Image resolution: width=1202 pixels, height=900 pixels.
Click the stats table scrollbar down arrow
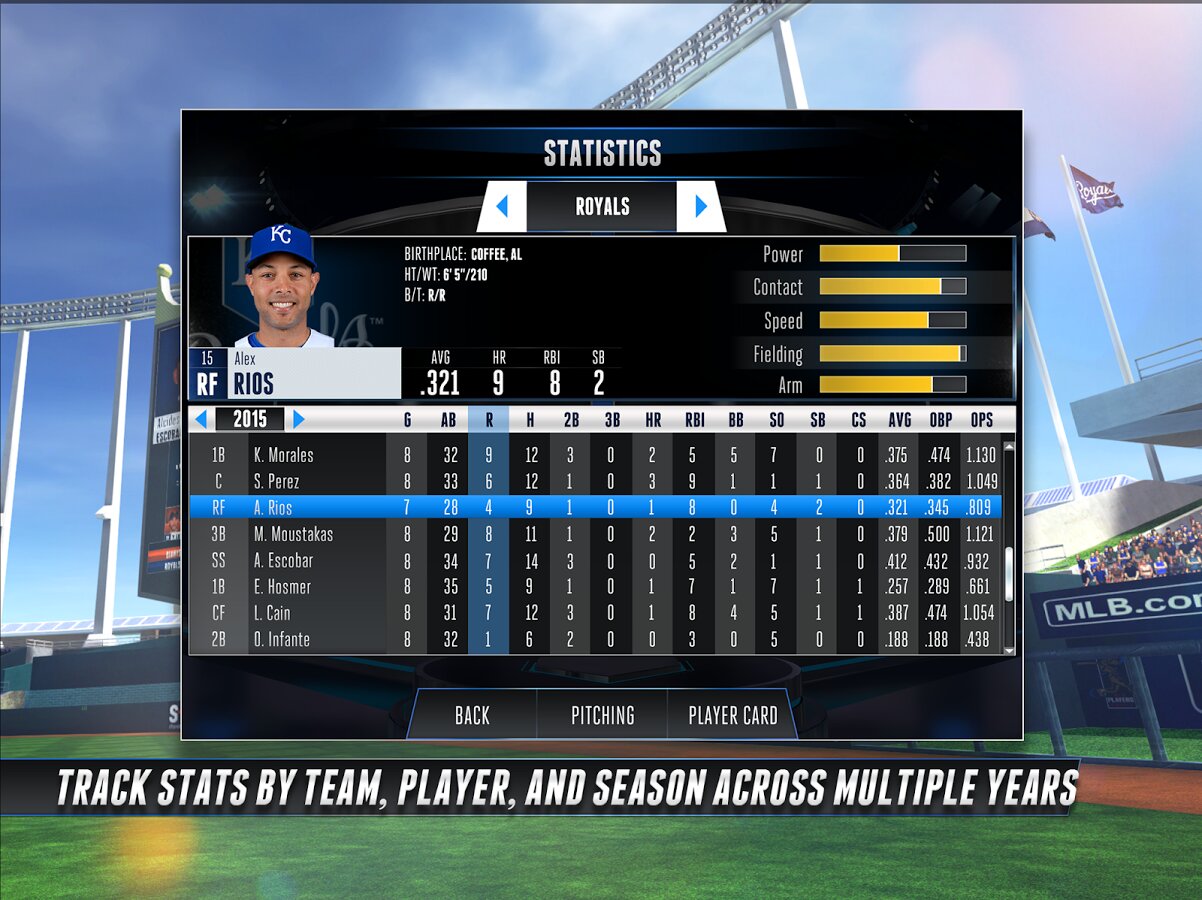tap(1008, 649)
